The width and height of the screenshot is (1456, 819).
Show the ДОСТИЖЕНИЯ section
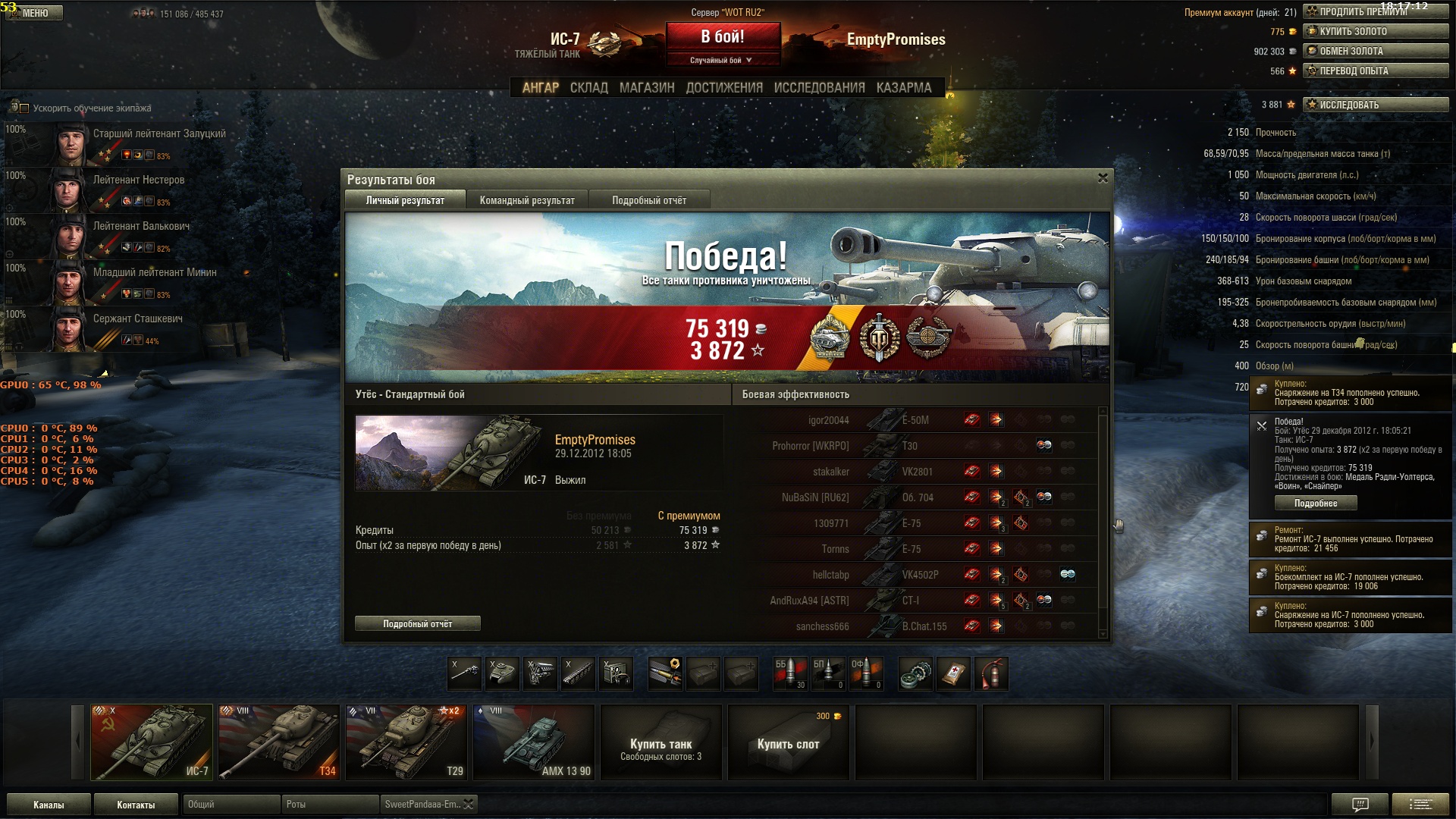click(x=724, y=88)
